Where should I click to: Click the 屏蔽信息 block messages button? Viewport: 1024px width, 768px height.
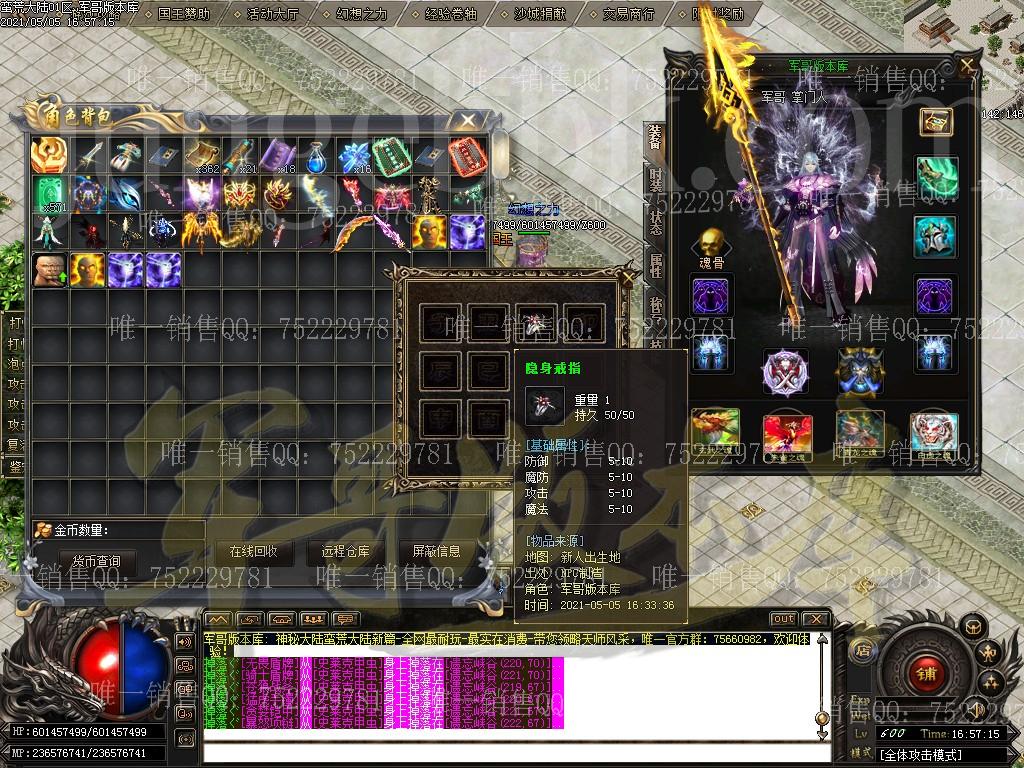click(437, 551)
